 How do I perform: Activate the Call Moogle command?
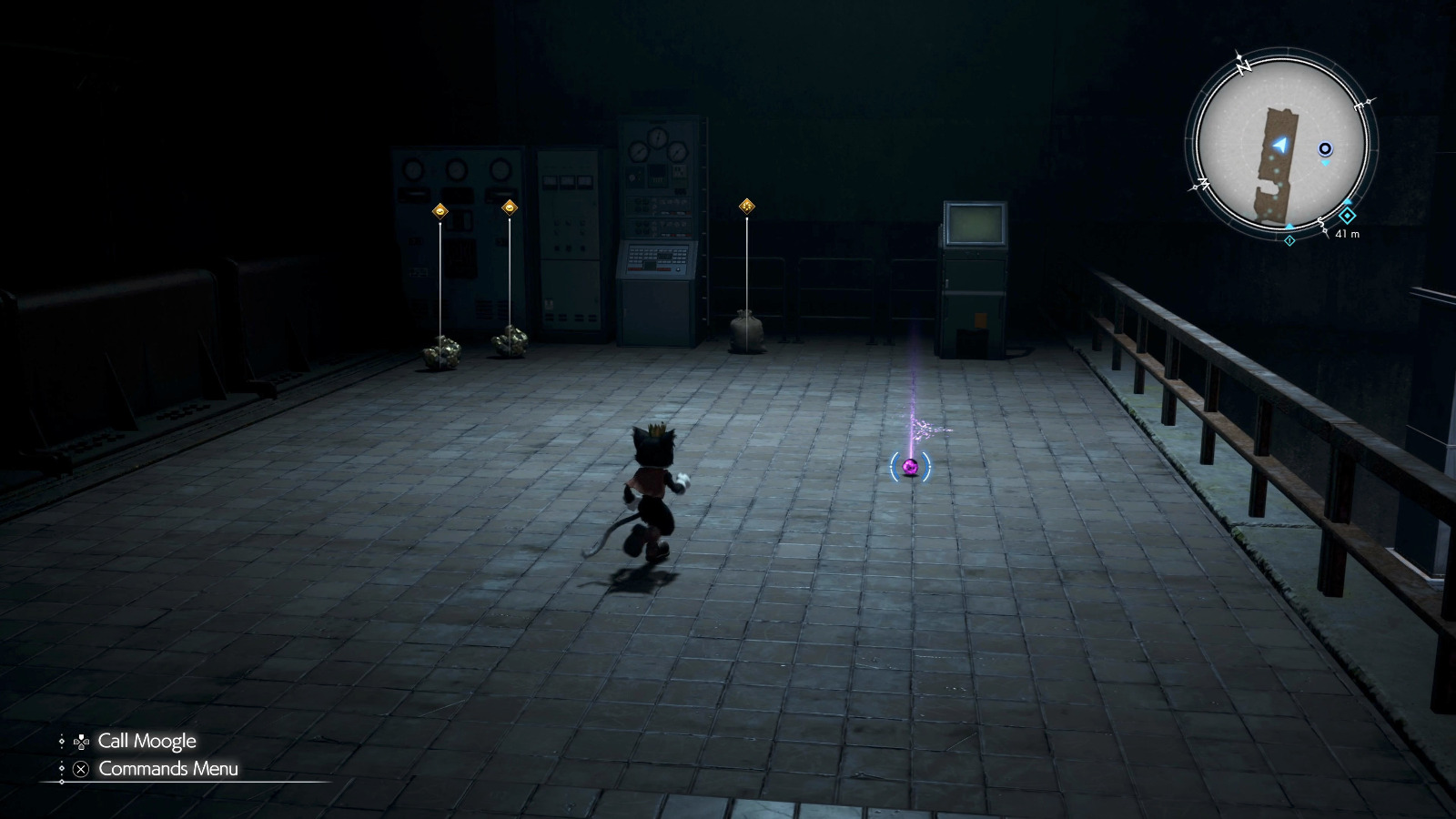pos(148,741)
